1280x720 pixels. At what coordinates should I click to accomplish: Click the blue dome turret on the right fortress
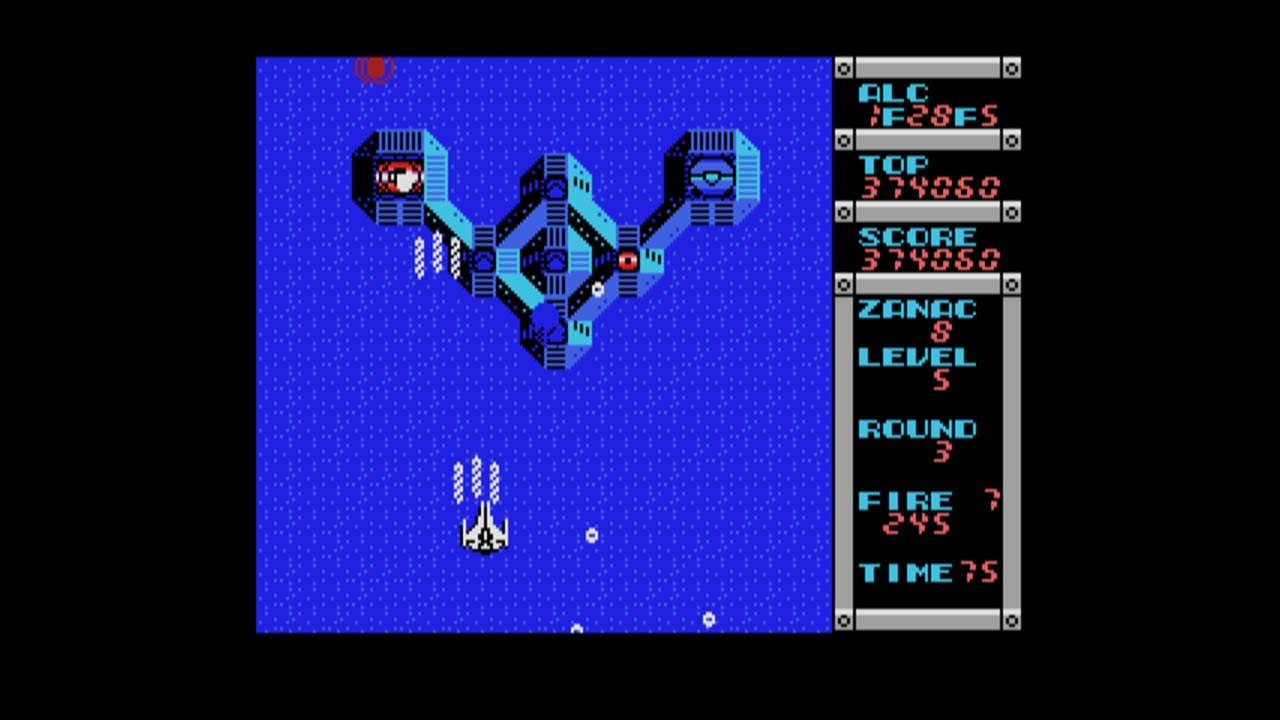coord(712,177)
